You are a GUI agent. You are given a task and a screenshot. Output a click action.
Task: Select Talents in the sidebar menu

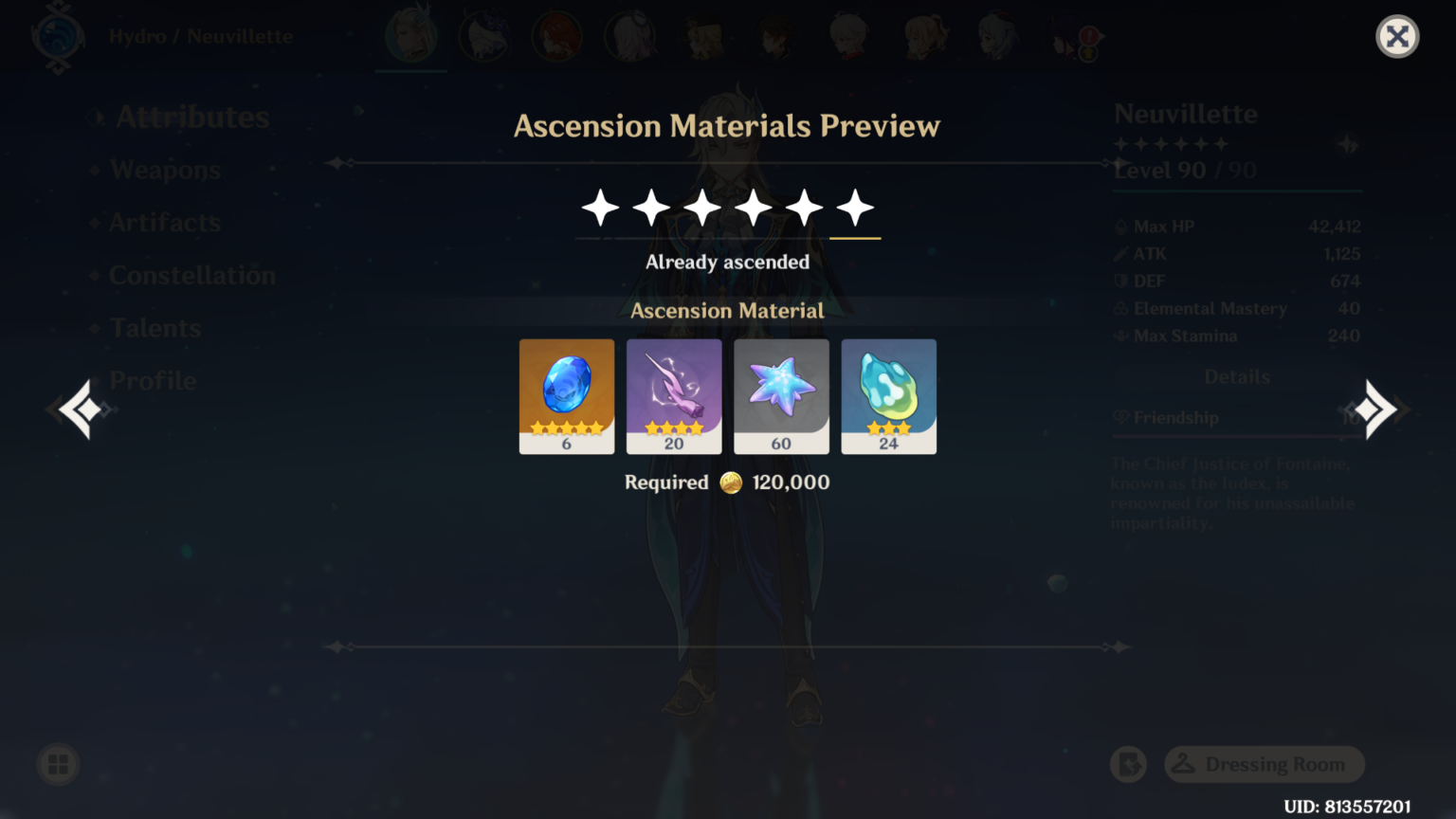click(155, 327)
